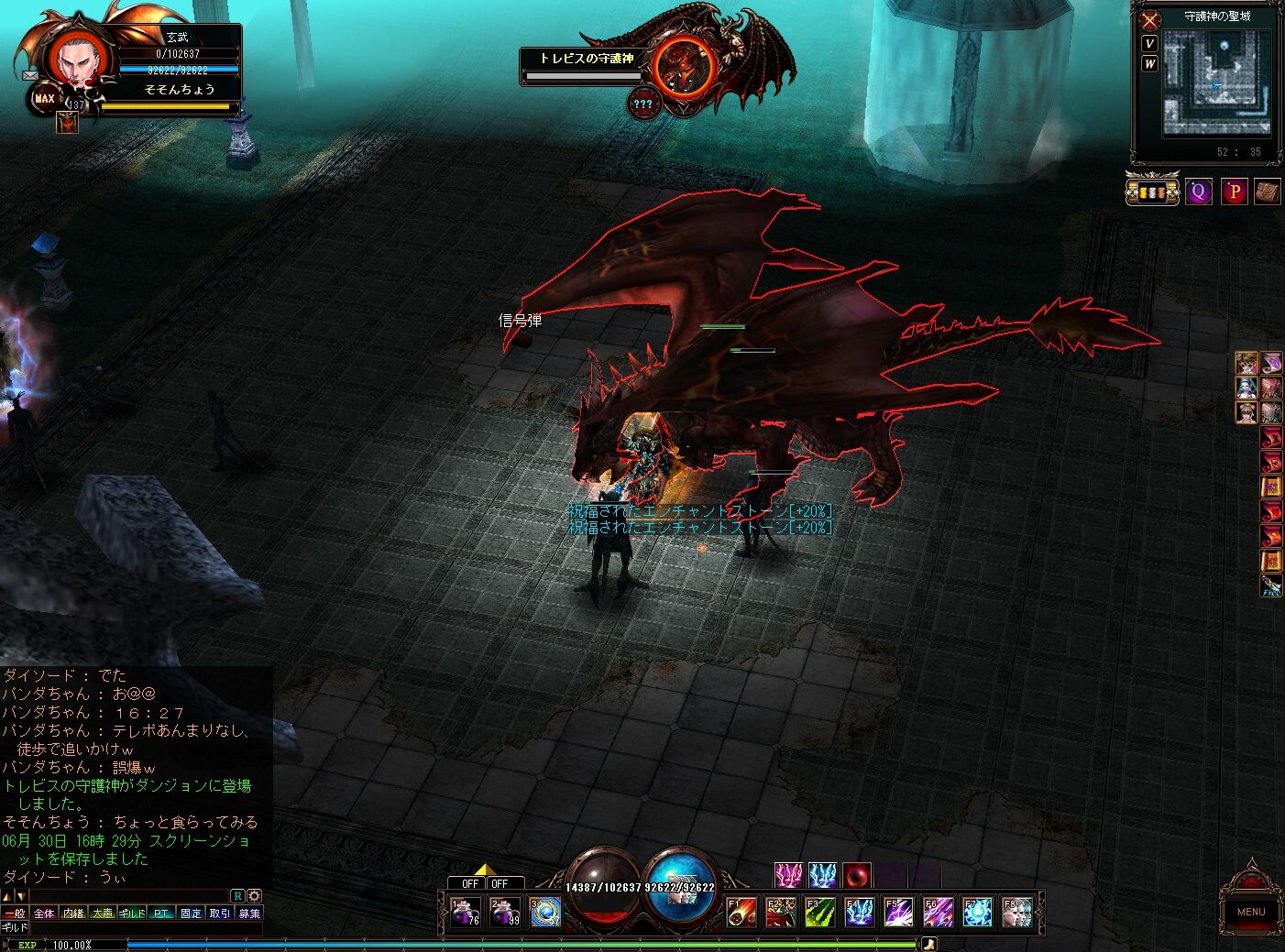Open the coin treasure chest shop
The height and width of the screenshot is (952, 1285).
[1152, 191]
